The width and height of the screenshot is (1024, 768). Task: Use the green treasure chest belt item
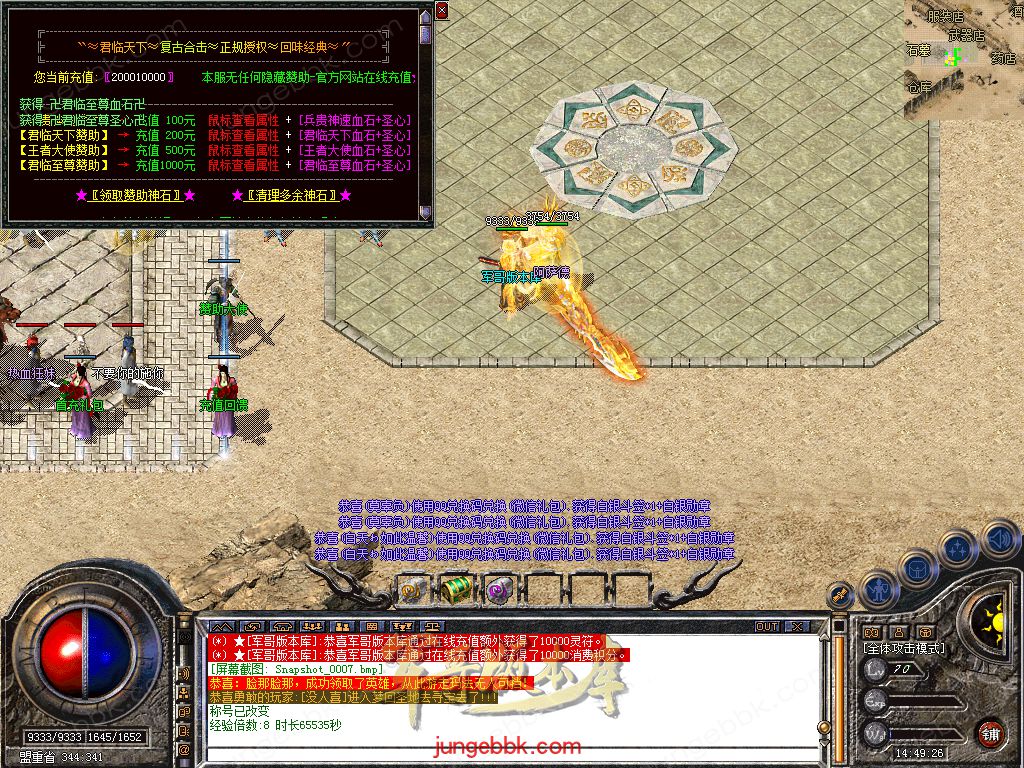457,590
